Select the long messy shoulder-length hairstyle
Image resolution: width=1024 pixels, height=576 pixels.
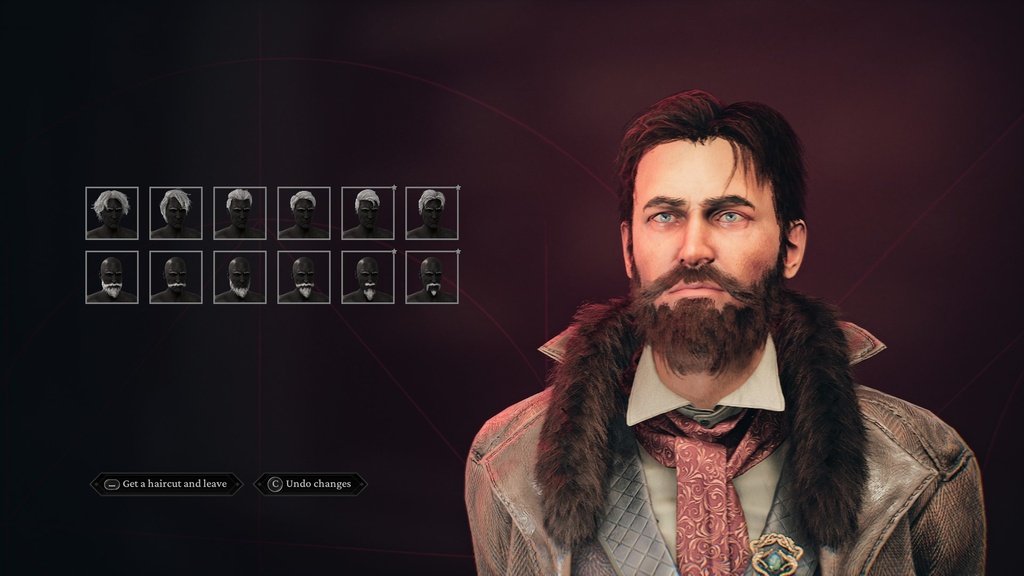click(x=112, y=213)
